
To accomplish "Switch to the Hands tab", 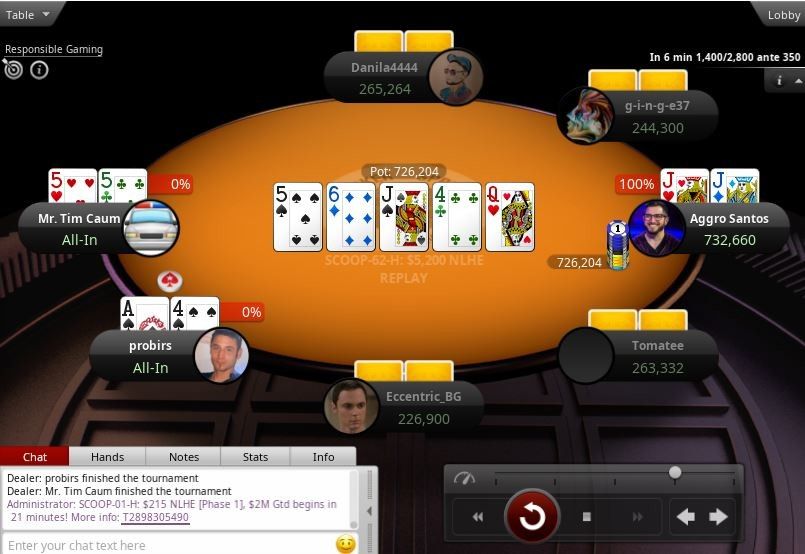I will [107, 457].
